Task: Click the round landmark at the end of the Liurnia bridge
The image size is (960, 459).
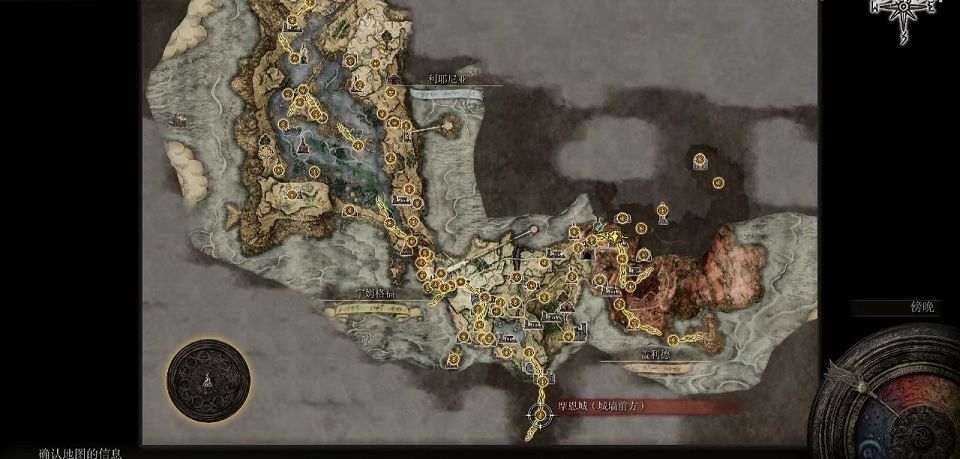Action: [x=445, y=123]
